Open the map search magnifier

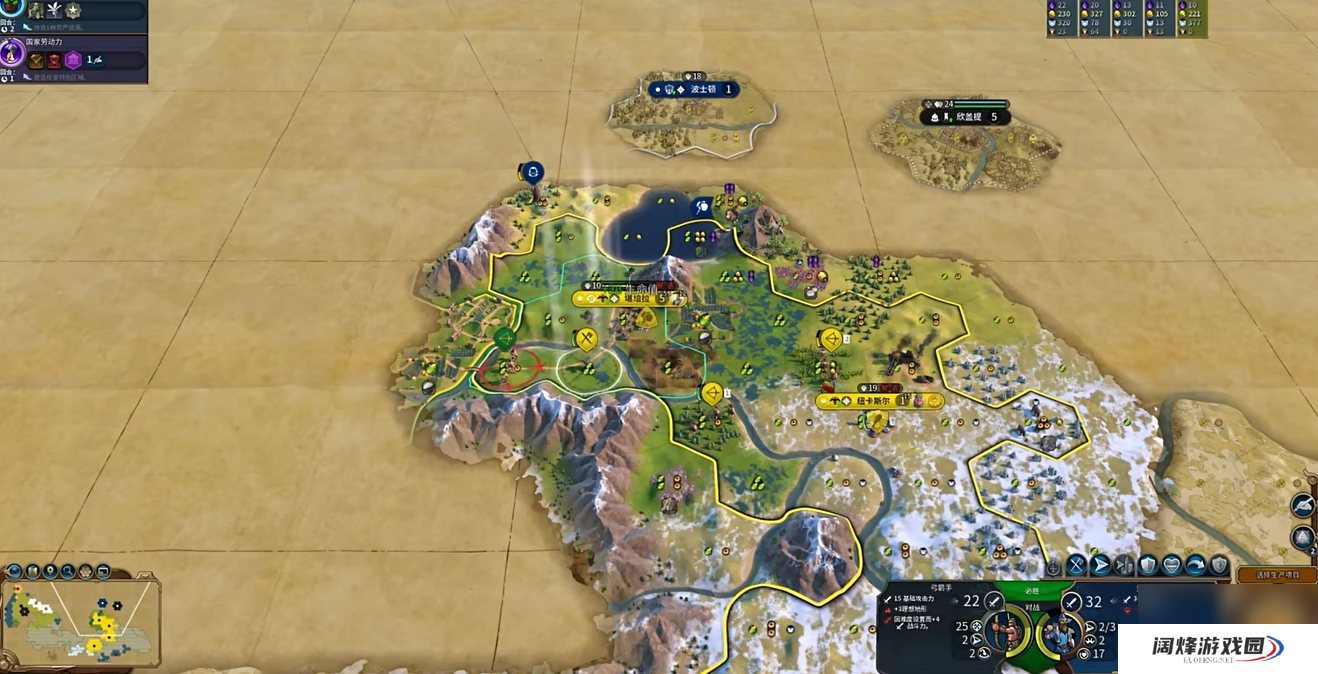(x=68, y=572)
